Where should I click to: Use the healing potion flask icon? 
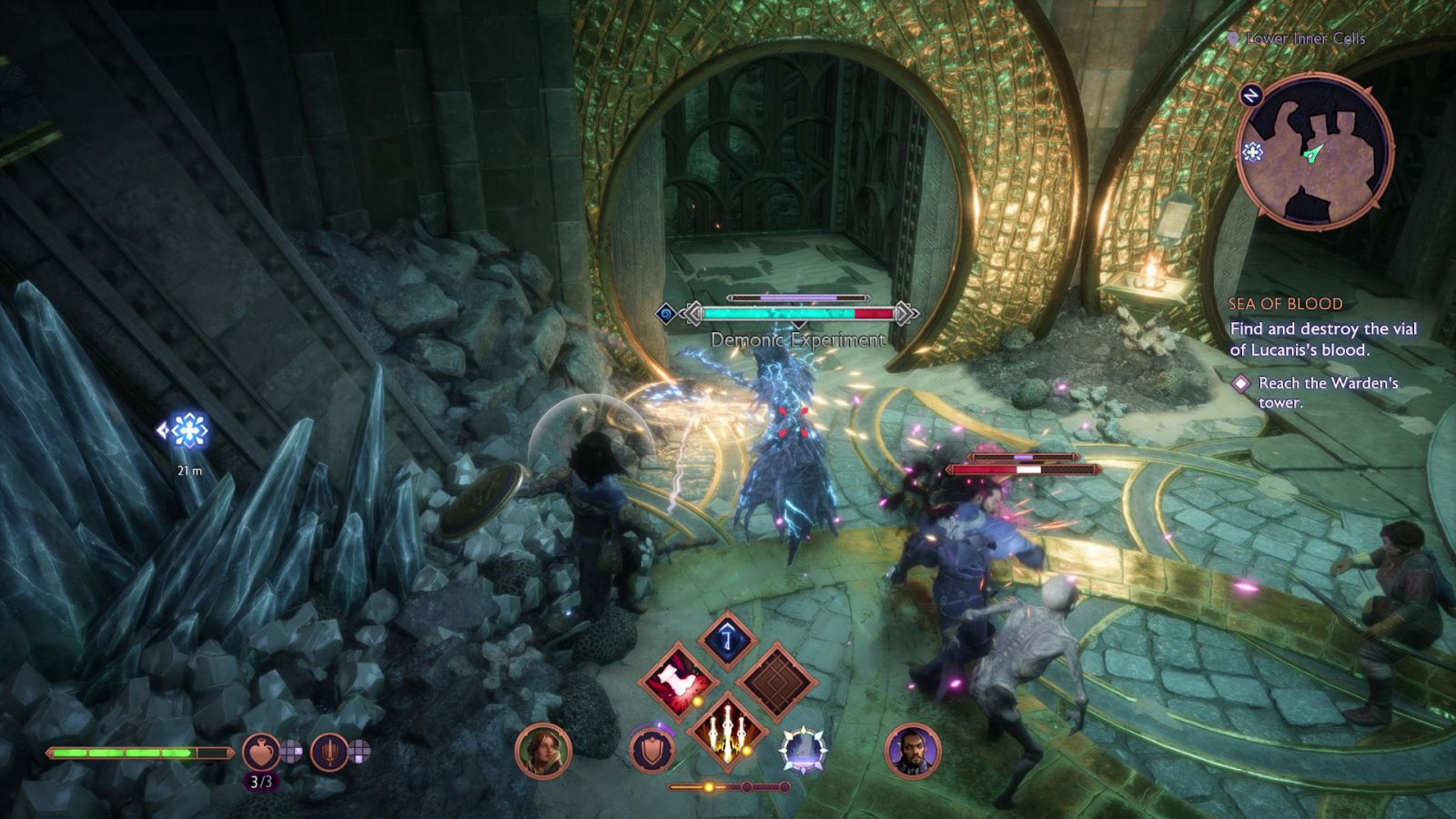pos(261,753)
